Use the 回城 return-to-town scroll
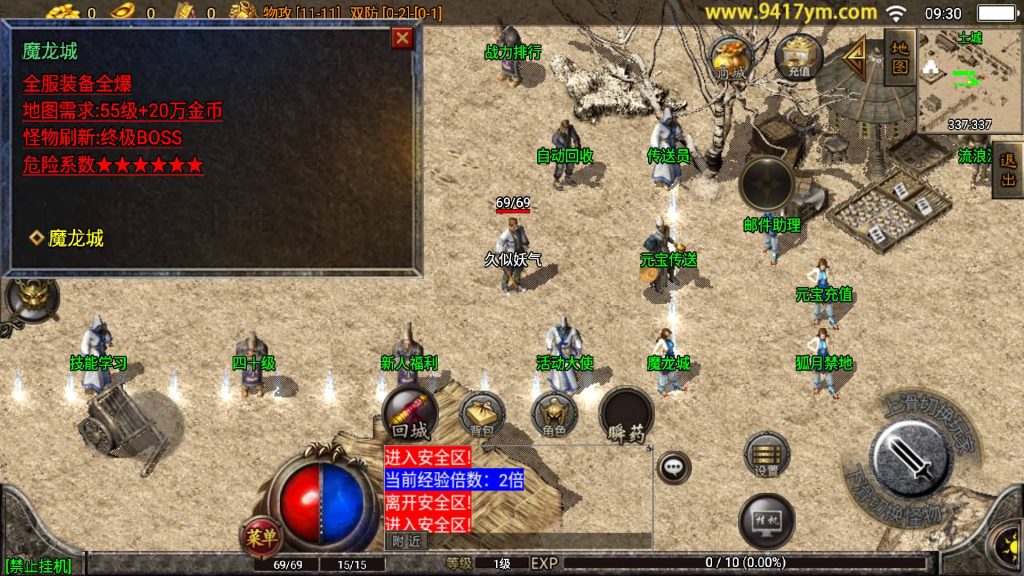The height and width of the screenshot is (576, 1024). click(410, 413)
